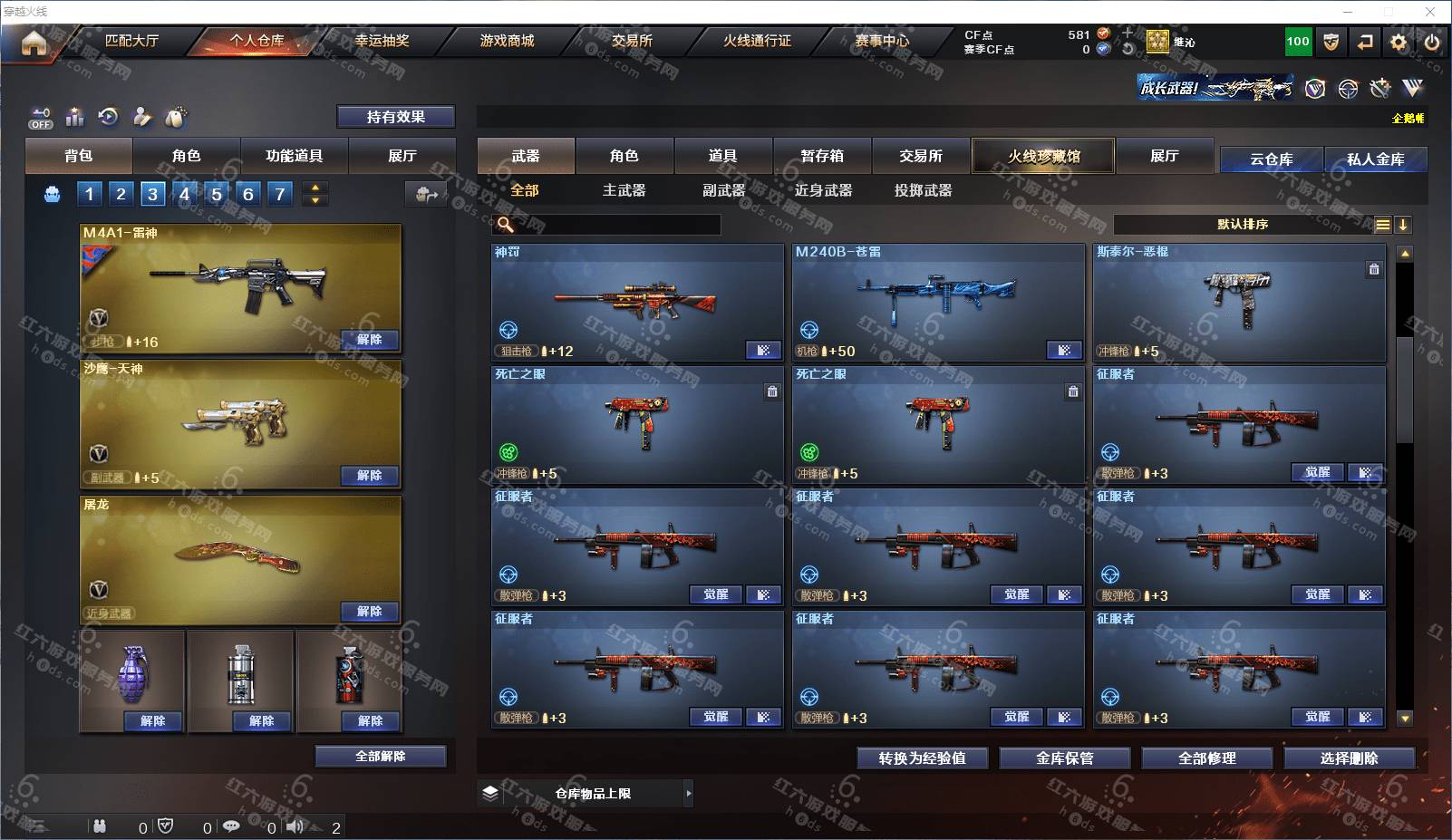
Task: Click 全部解除 to unequip everything
Action: click(380, 757)
